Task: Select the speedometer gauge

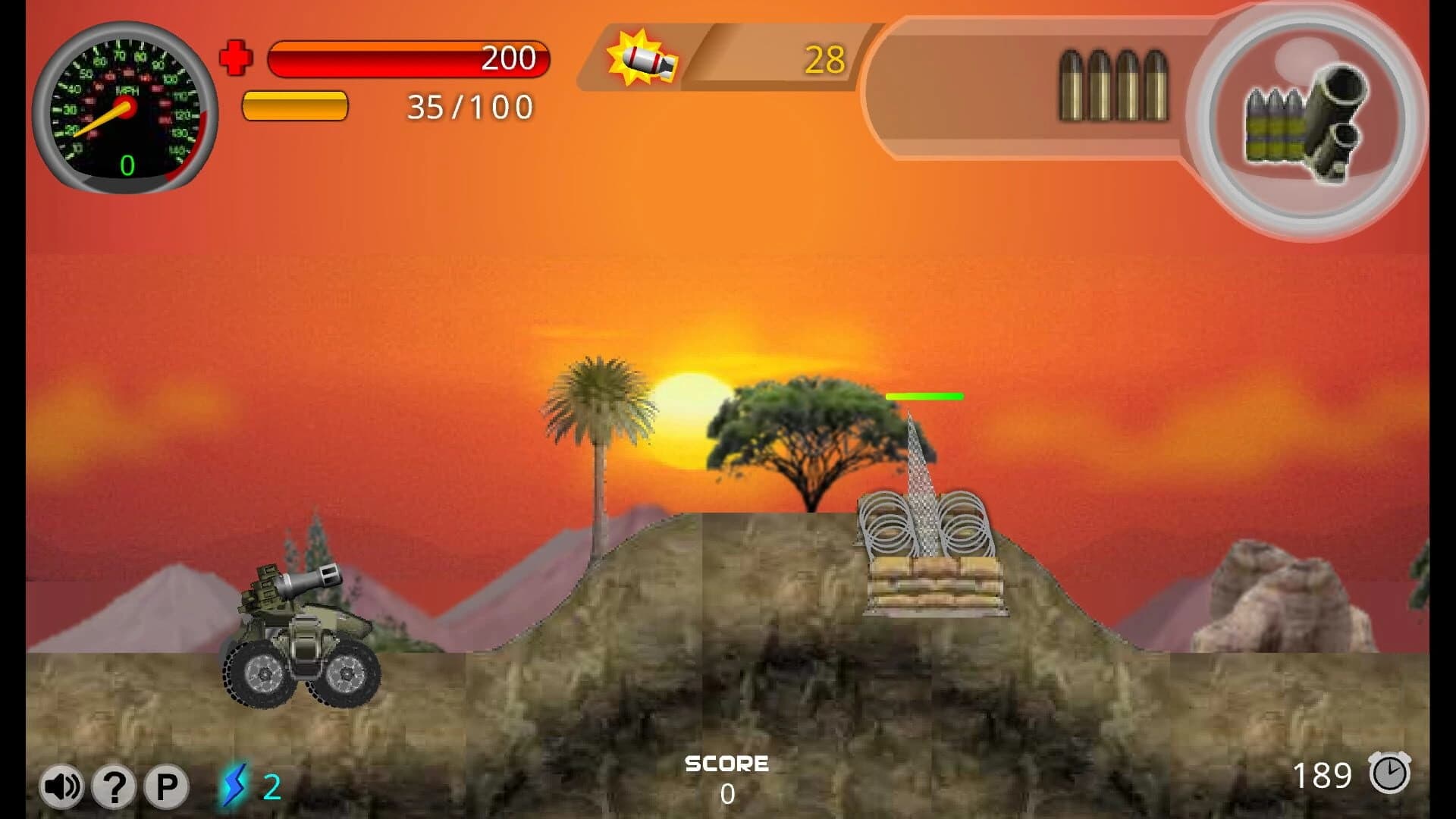Action: (125, 106)
